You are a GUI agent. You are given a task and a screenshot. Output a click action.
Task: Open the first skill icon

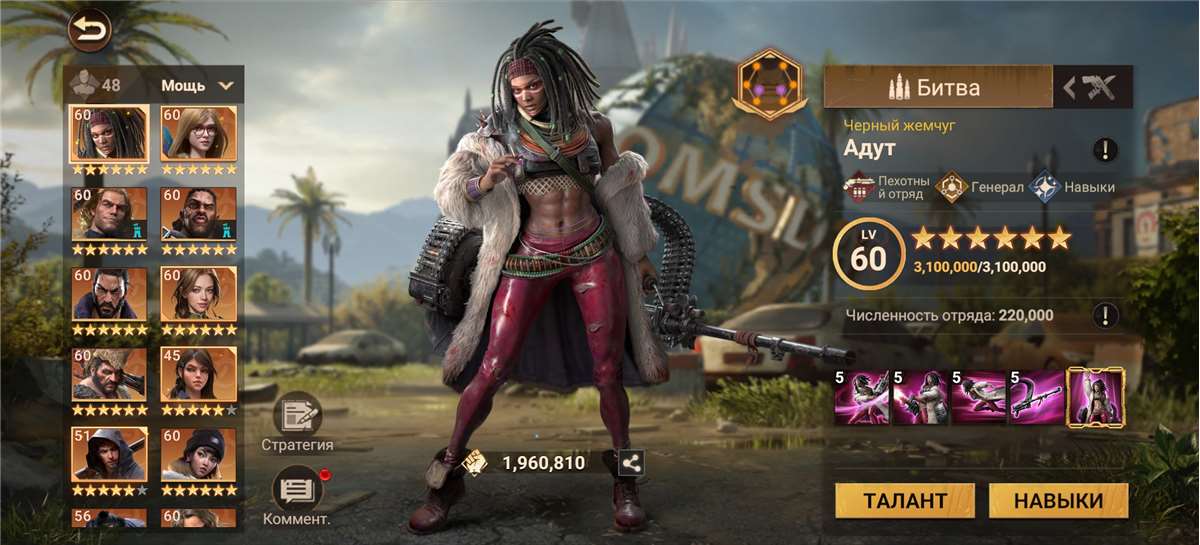click(x=862, y=397)
